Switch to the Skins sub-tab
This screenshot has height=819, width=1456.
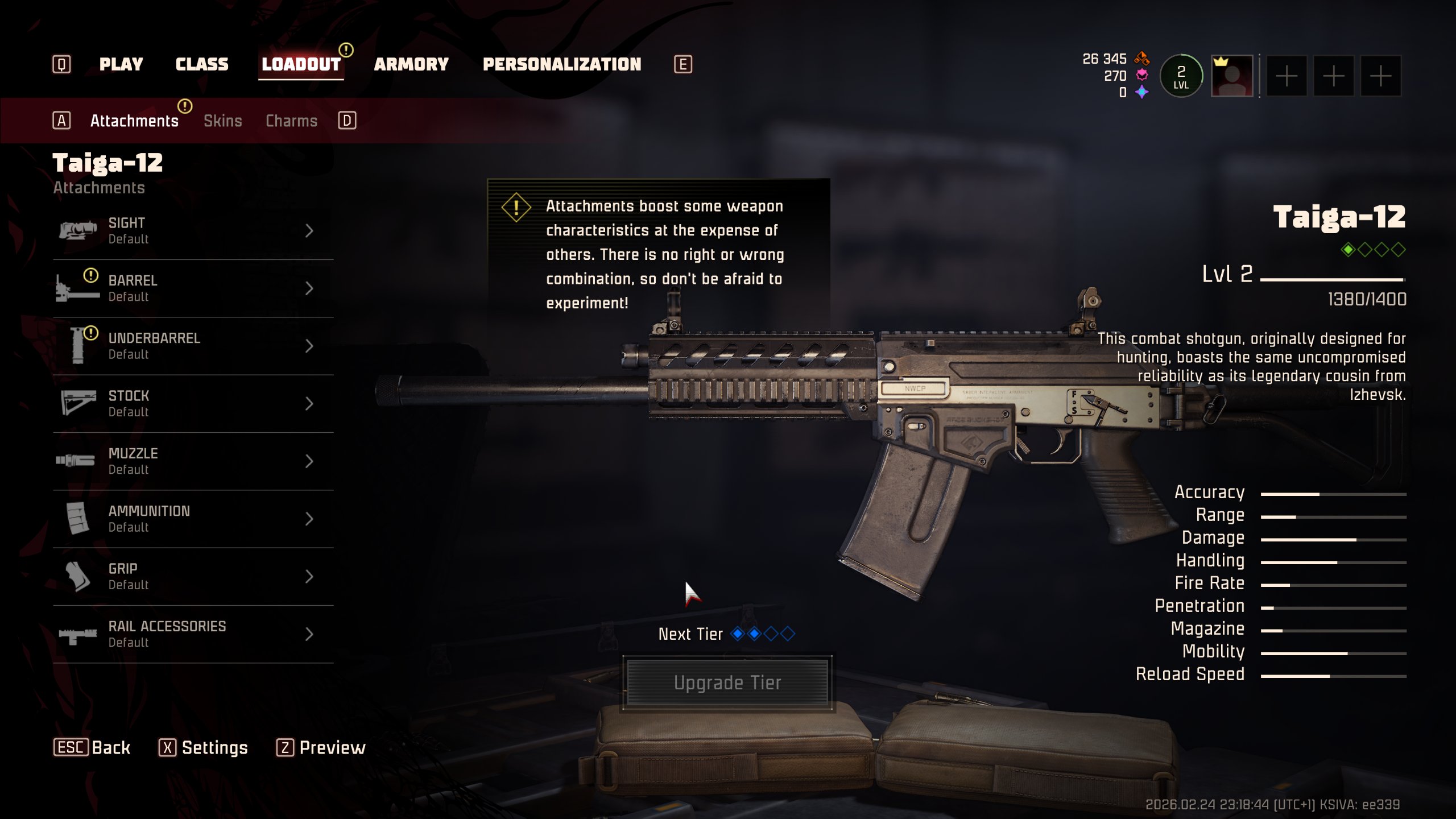click(x=222, y=121)
